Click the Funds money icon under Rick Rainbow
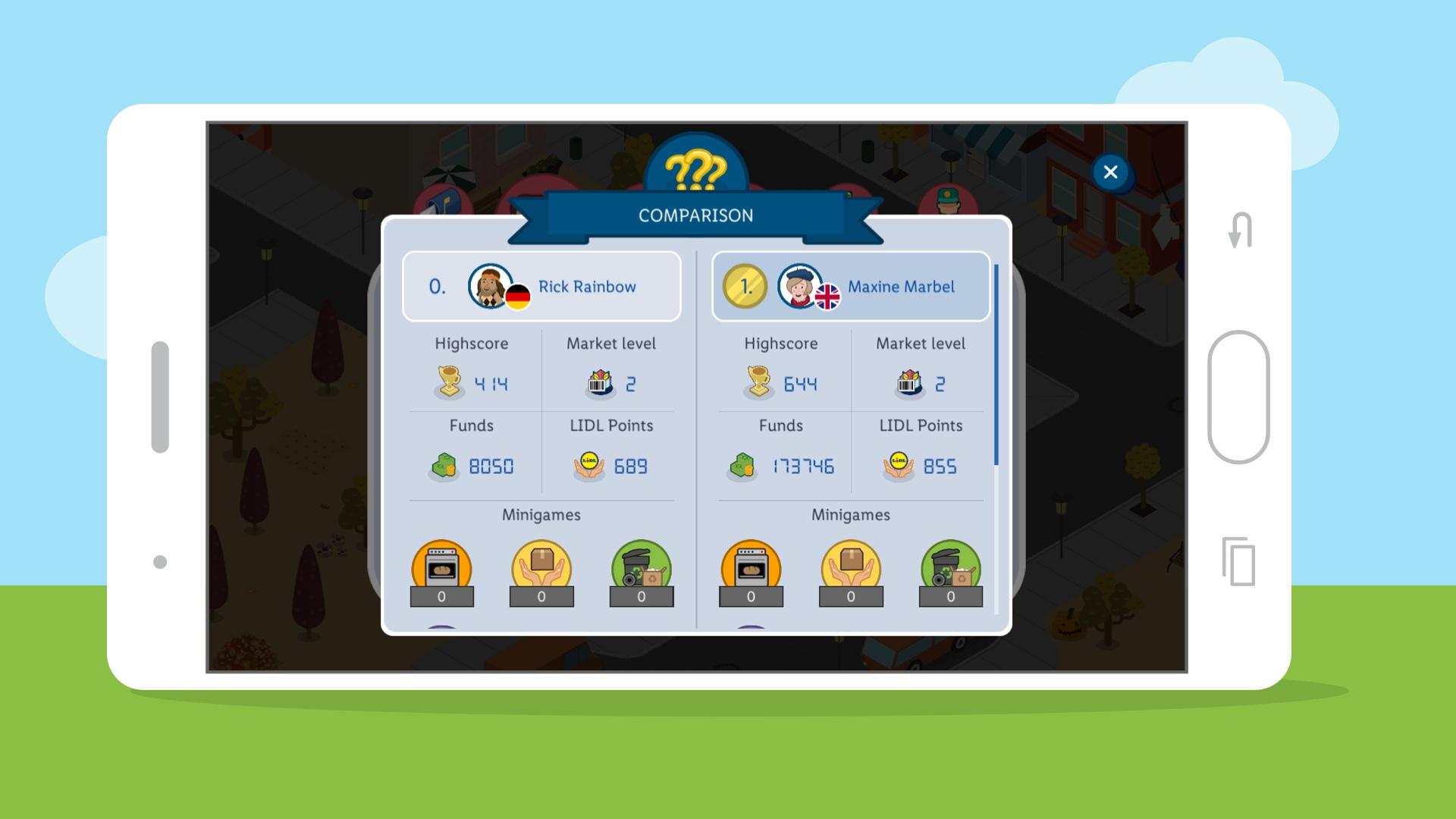This screenshot has height=819, width=1456. (443, 467)
